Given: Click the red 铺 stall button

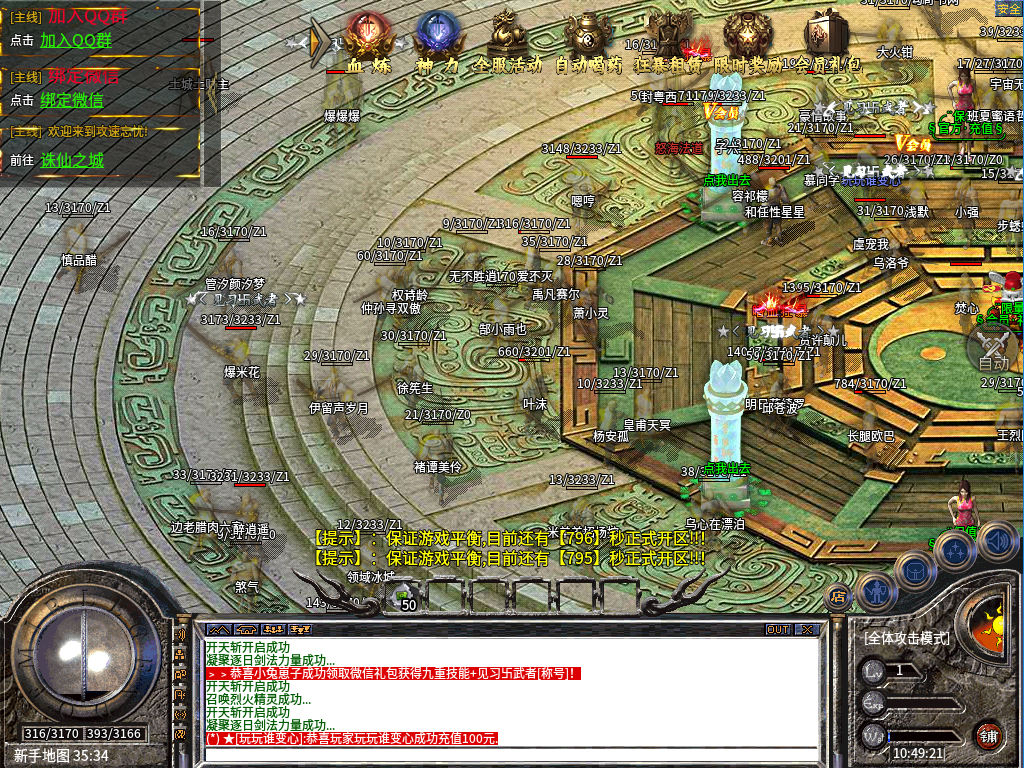Looking at the screenshot, I should (x=989, y=737).
